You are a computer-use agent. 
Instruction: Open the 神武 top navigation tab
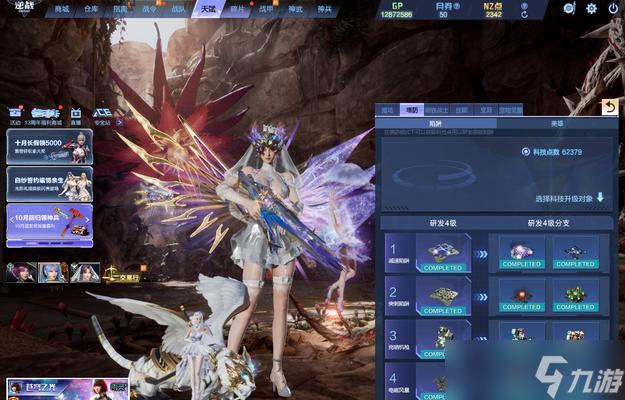(x=295, y=8)
